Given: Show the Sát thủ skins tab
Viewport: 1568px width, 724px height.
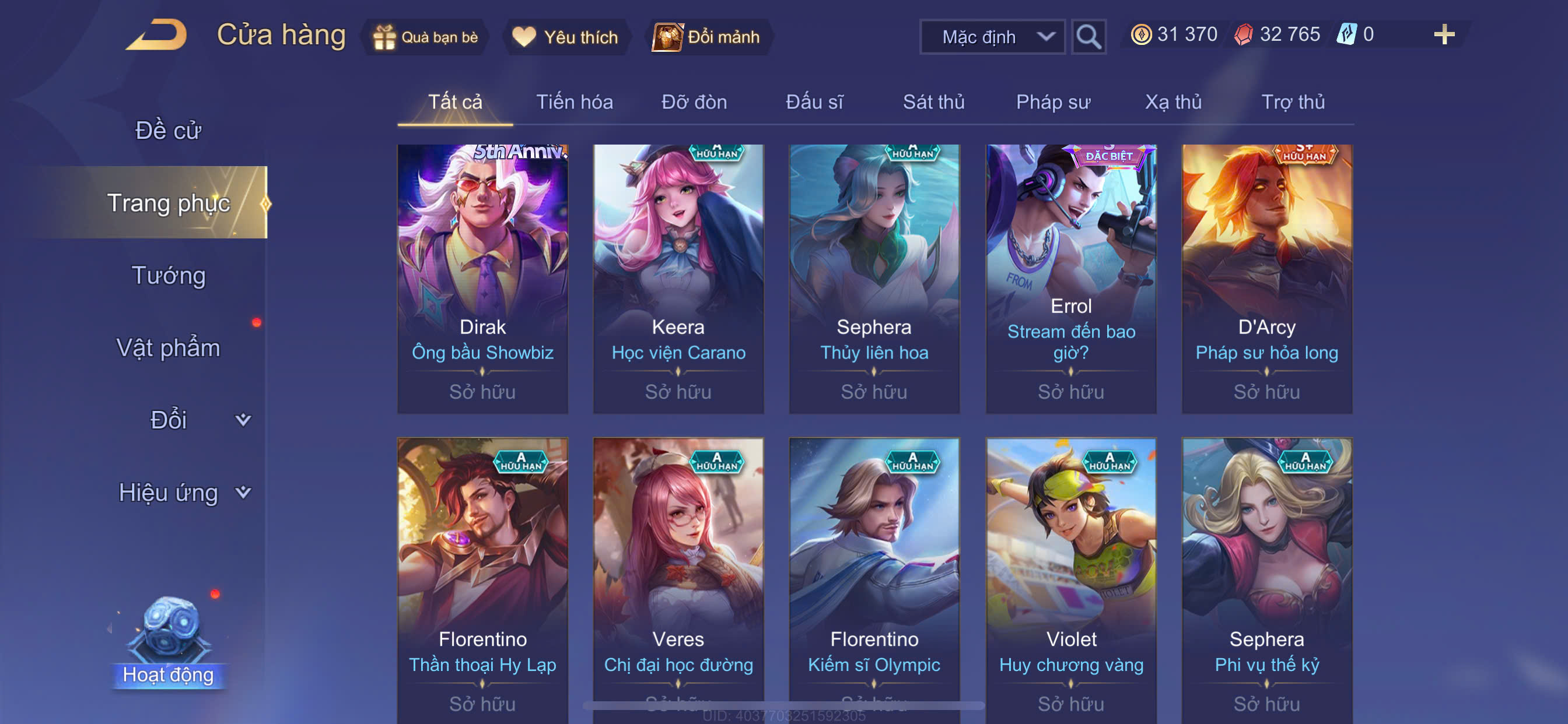Looking at the screenshot, I should (933, 102).
